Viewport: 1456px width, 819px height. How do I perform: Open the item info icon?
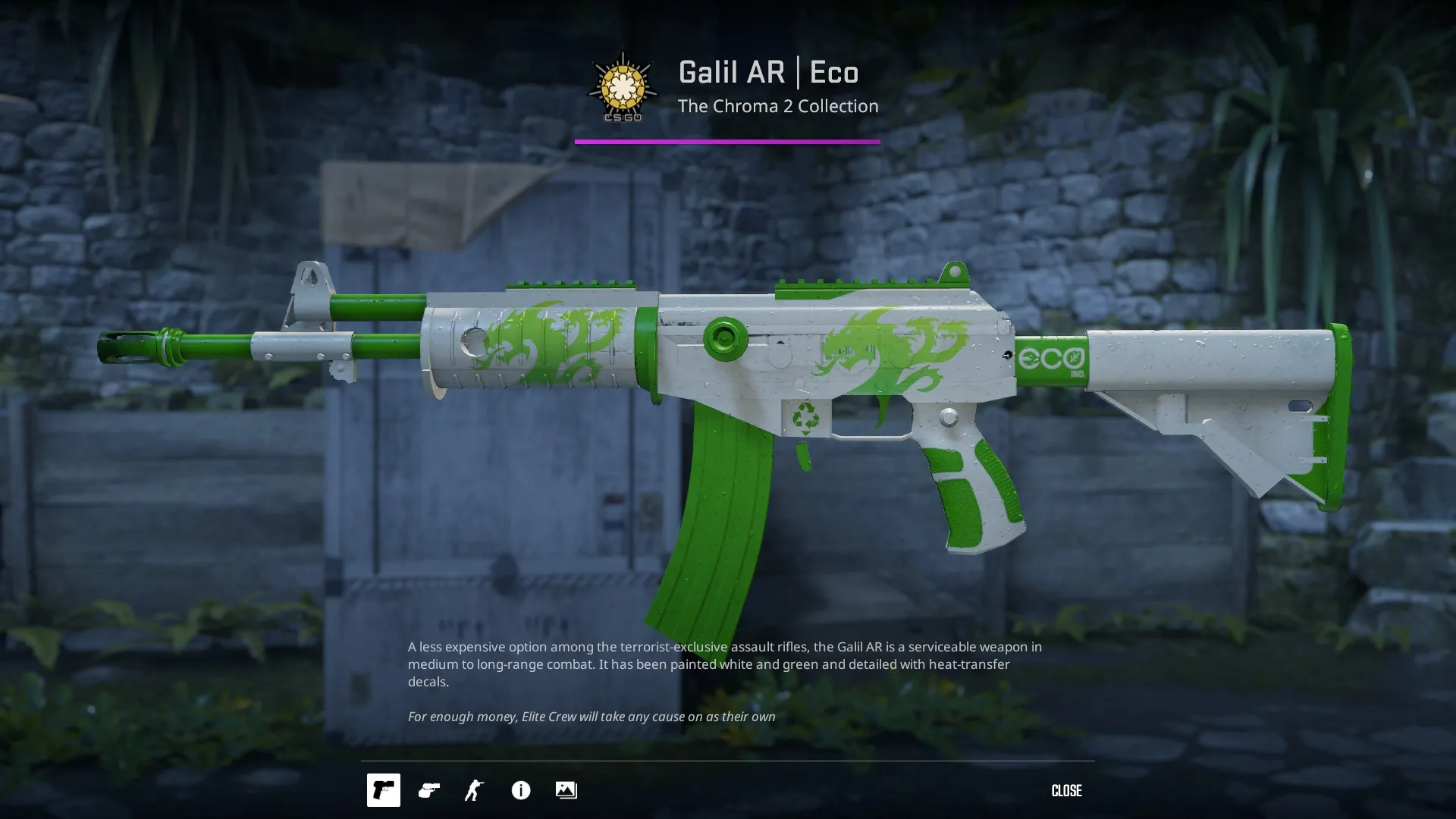click(521, 790)
